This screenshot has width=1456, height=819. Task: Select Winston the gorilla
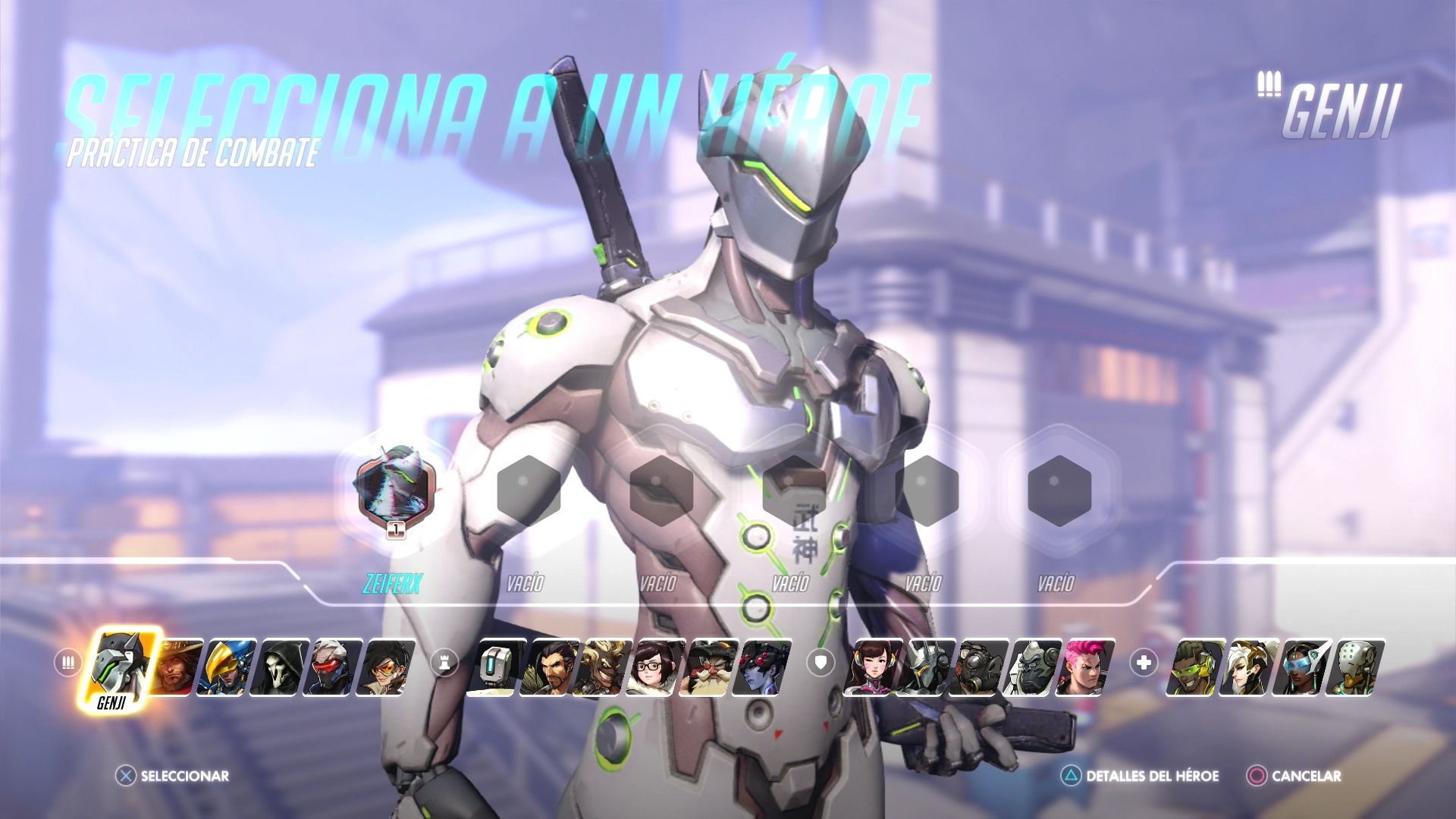1036,667
